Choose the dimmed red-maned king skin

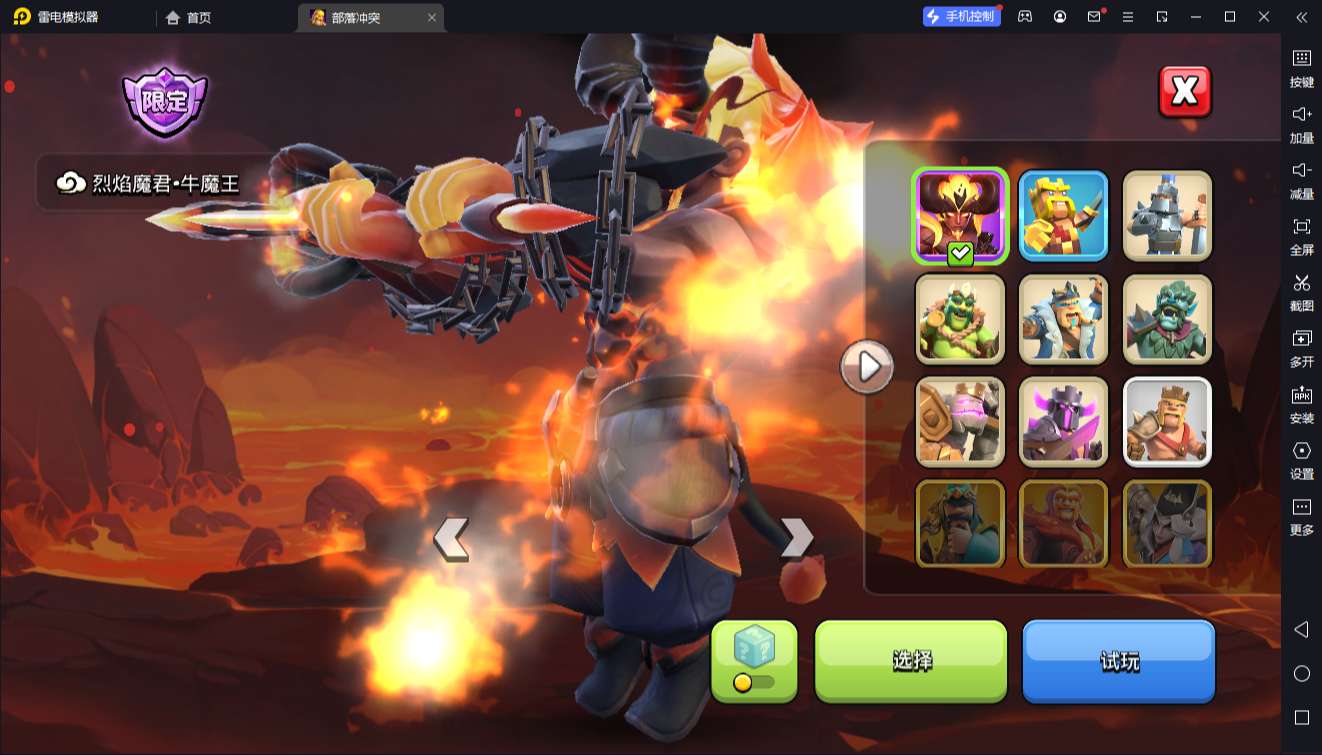1063,524
